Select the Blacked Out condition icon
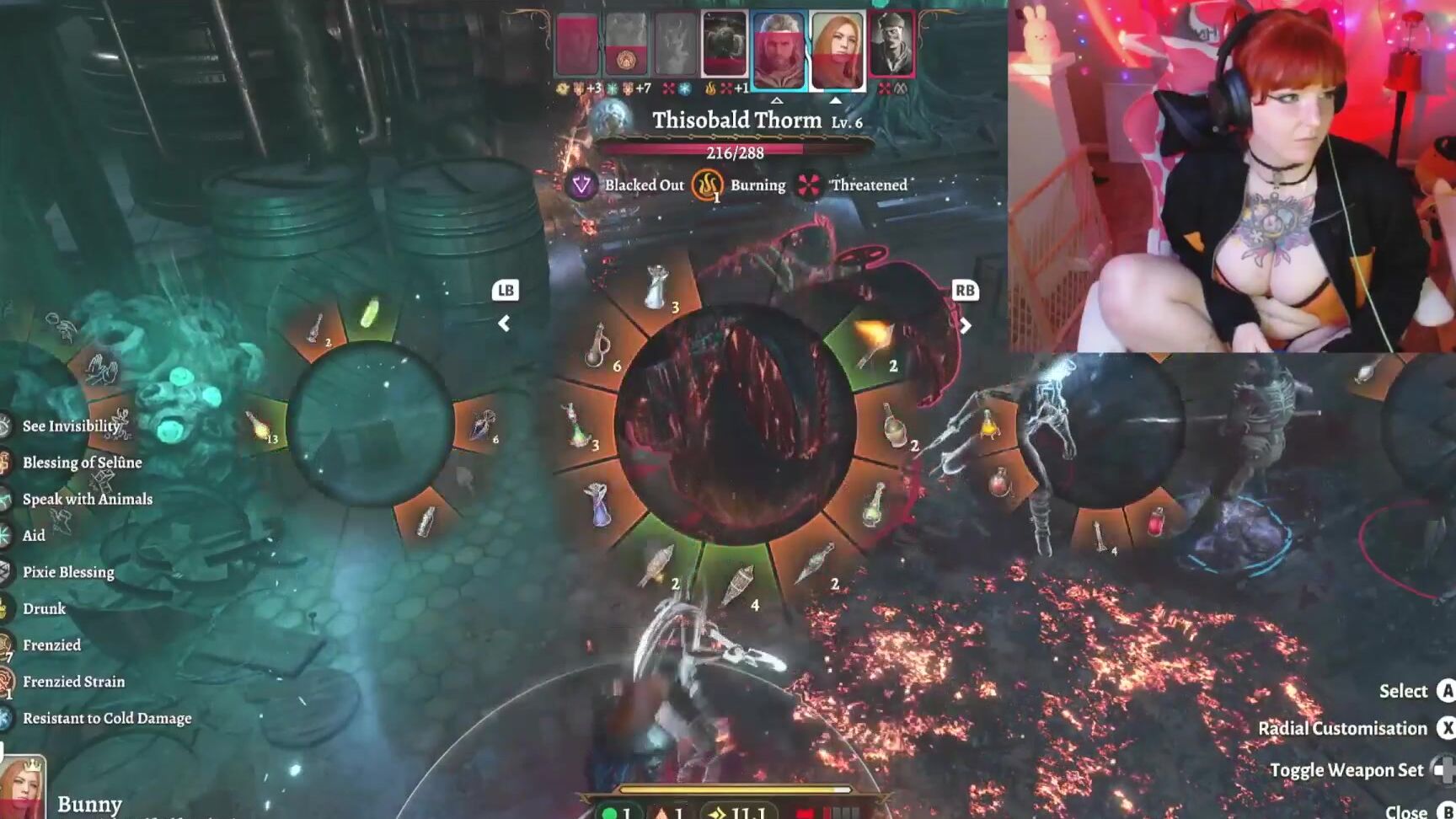The image size is (1456, 819). click(582, 185)
